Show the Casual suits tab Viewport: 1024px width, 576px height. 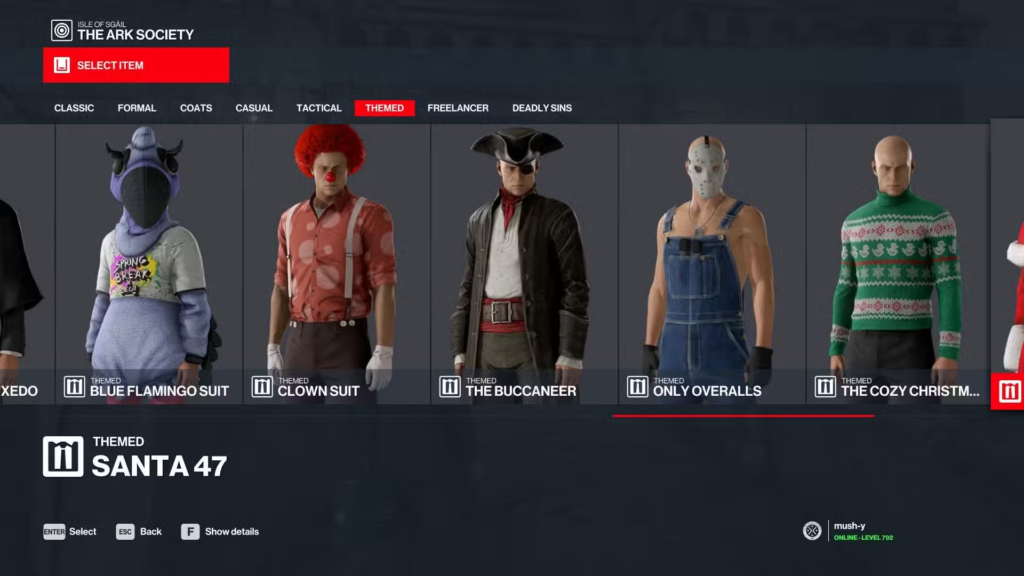254,108
